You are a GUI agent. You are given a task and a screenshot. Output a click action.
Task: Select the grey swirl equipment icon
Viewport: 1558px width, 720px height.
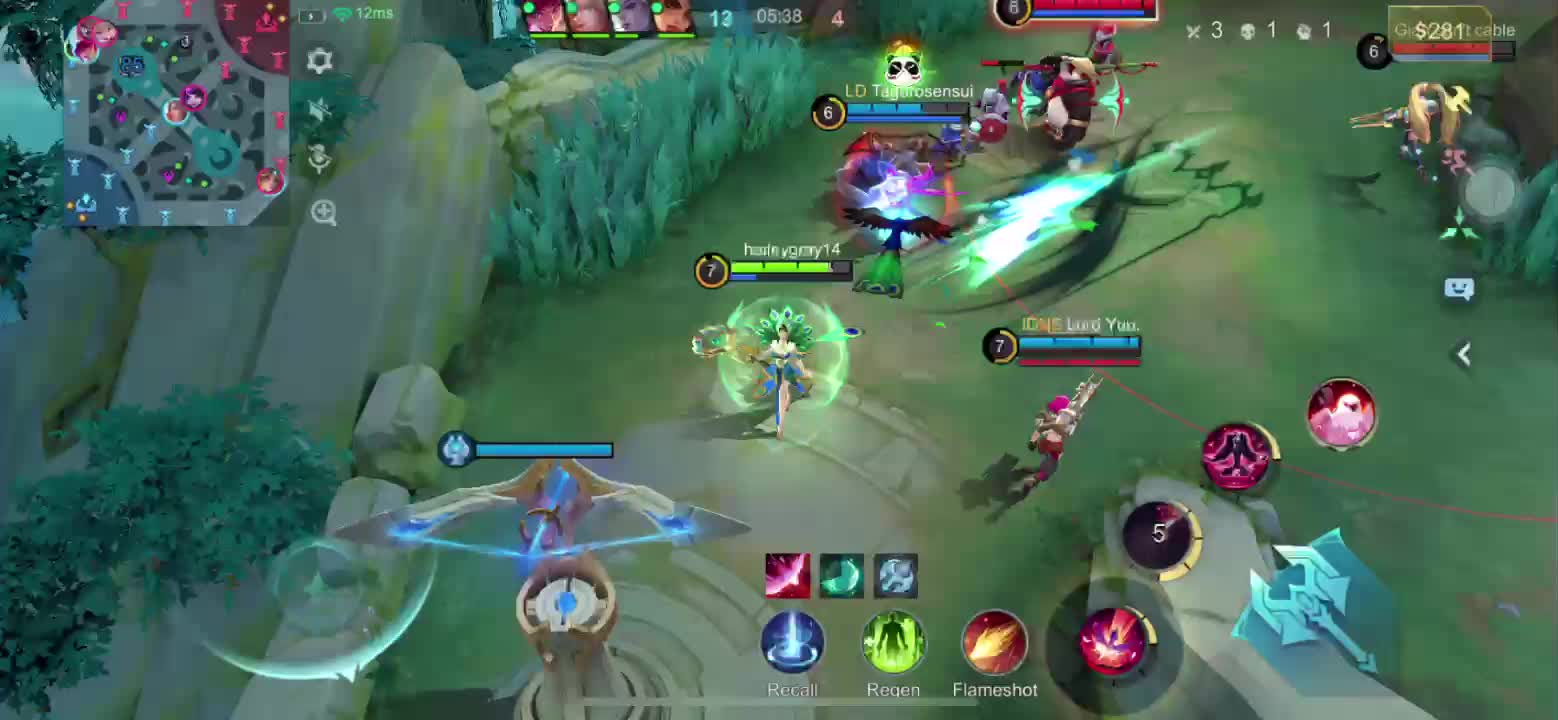895,576
